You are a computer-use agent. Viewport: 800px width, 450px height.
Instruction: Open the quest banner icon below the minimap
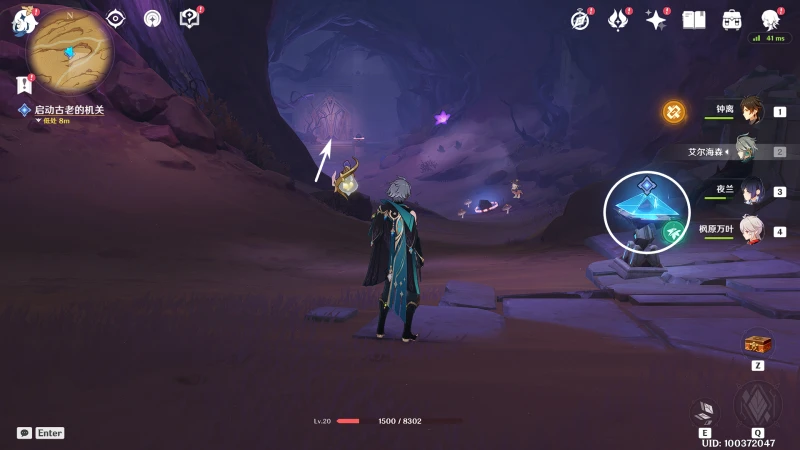click(24, 85)
